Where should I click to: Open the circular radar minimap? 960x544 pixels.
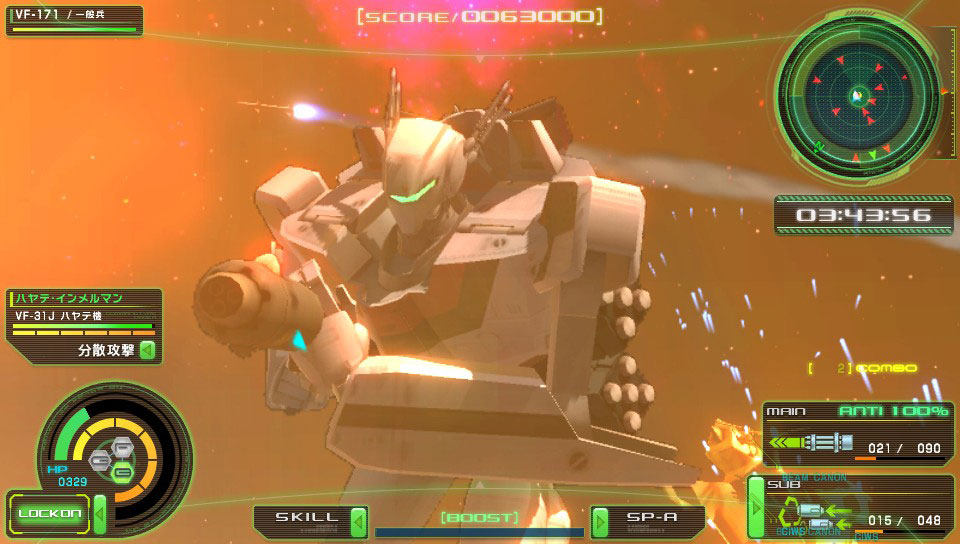[x=858, y=96]
